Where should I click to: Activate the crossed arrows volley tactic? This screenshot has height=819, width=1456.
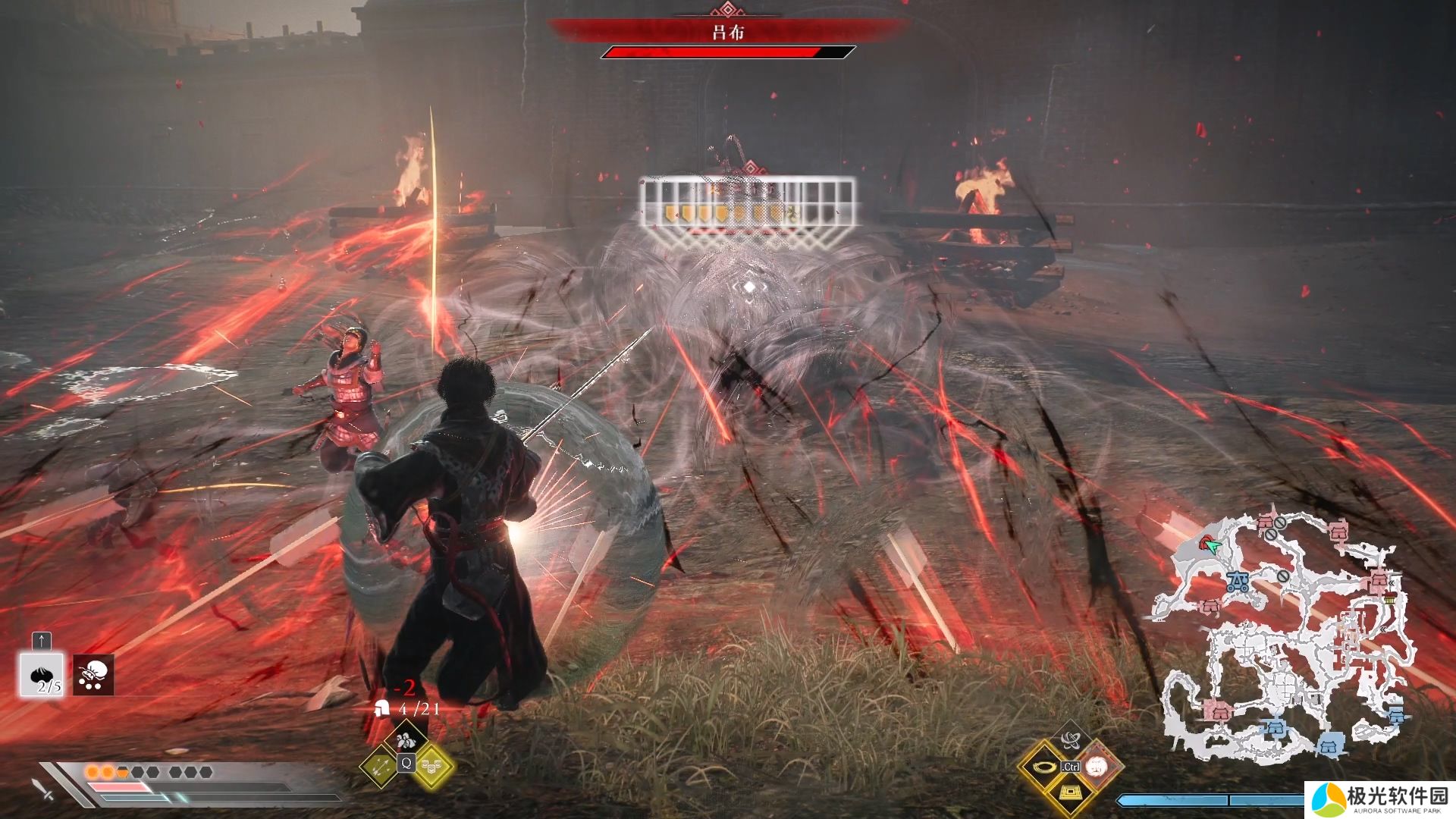[381, 767]
